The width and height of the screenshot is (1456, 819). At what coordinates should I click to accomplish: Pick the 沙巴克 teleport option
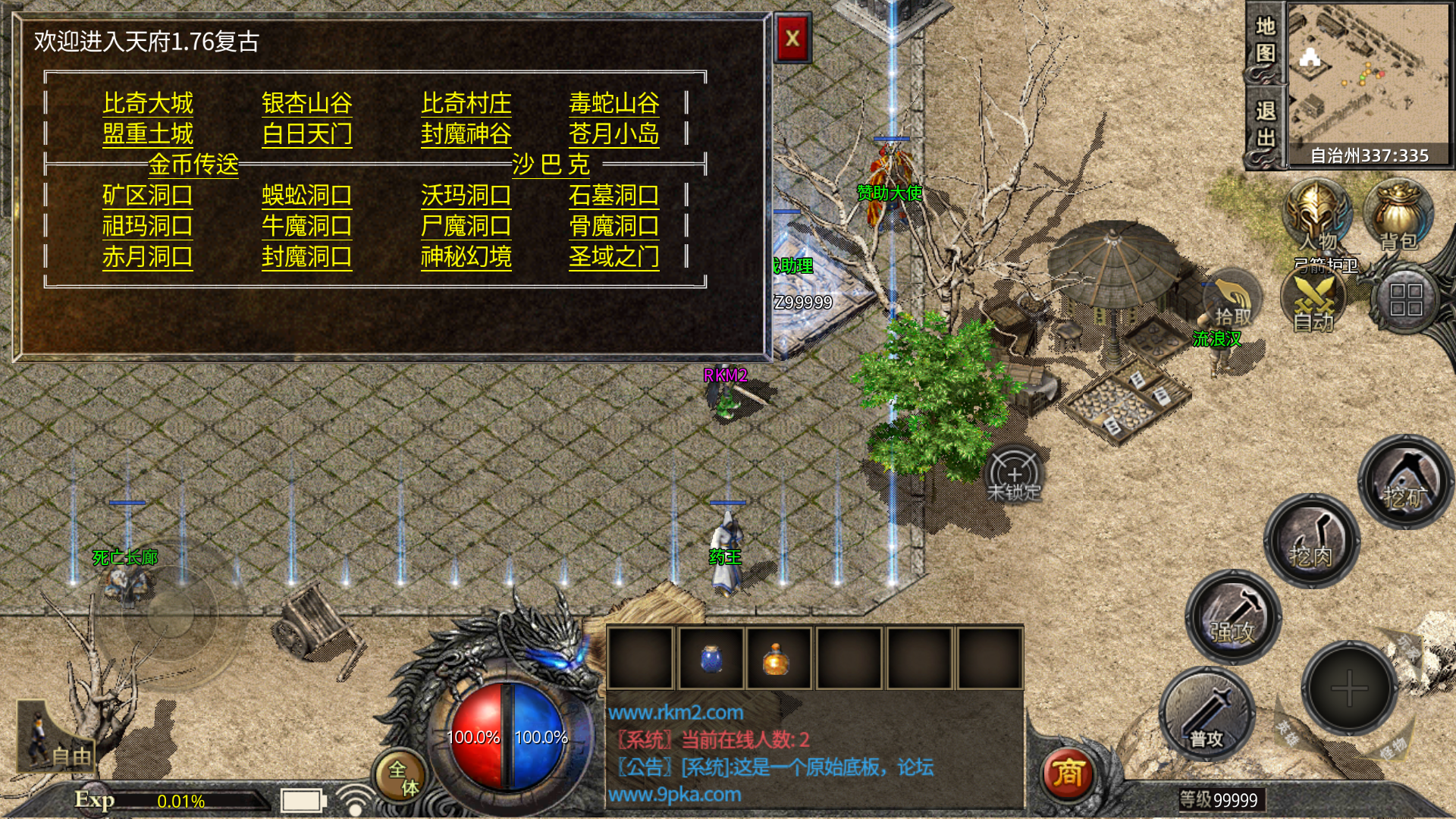tap(551, 164)
